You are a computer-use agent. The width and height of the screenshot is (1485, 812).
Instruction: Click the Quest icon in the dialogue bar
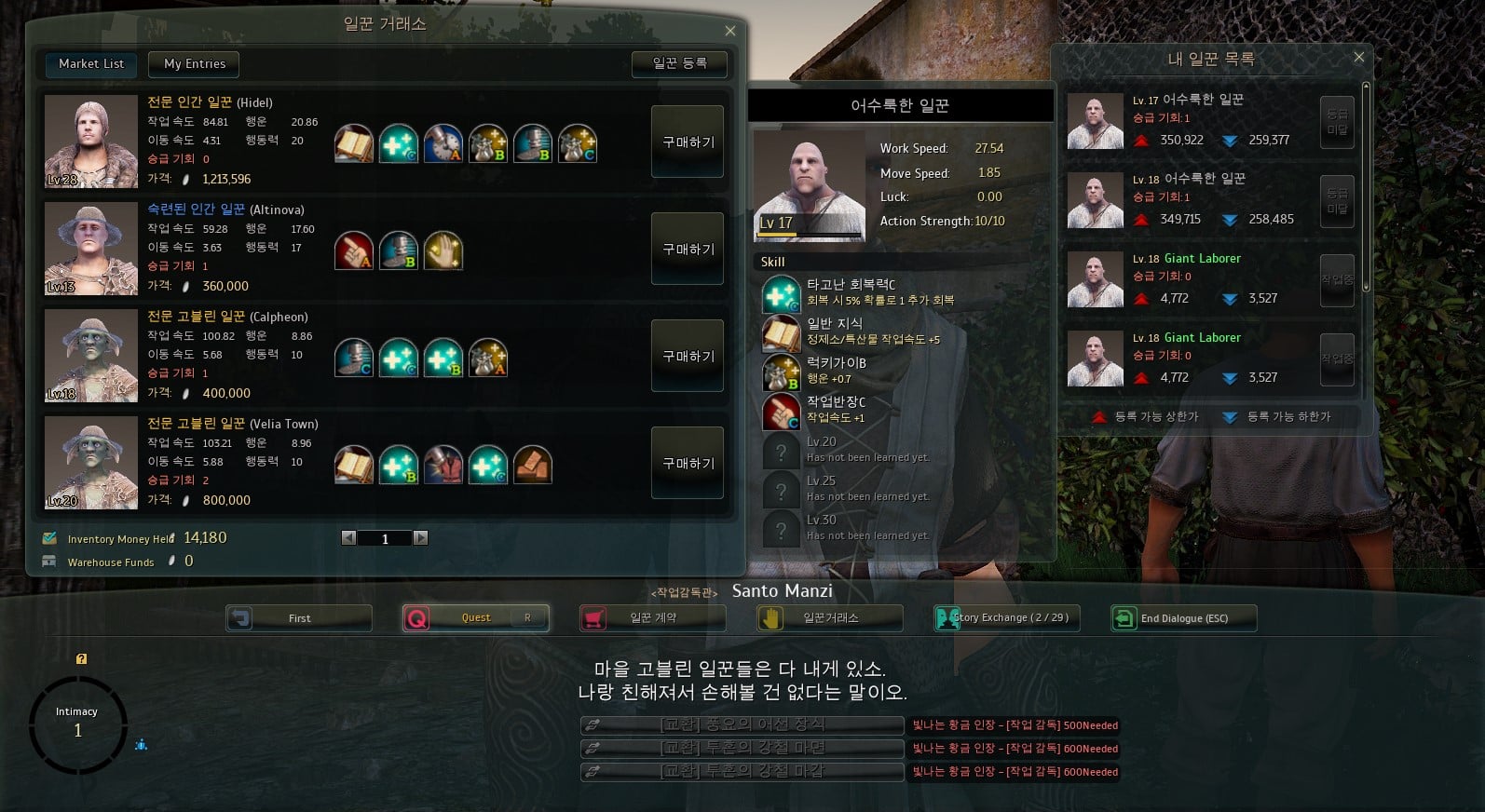(416, 617)
